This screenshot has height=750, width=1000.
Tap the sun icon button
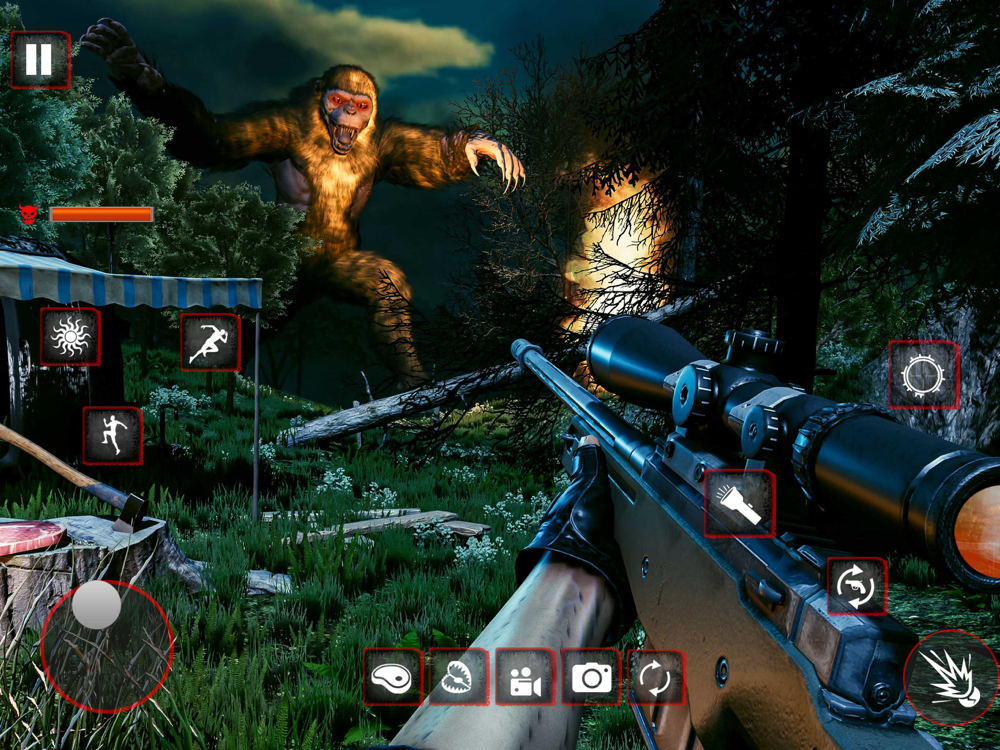pyautogui.click(x=70, y=337)
